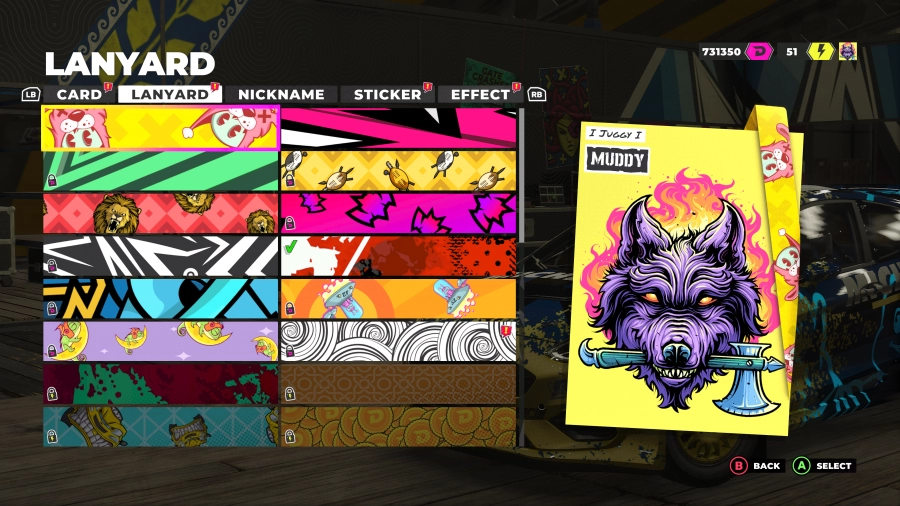Viewport: 900px width, 506px height.
Task: Open the Effect tab
Action: tap(480, 94)
